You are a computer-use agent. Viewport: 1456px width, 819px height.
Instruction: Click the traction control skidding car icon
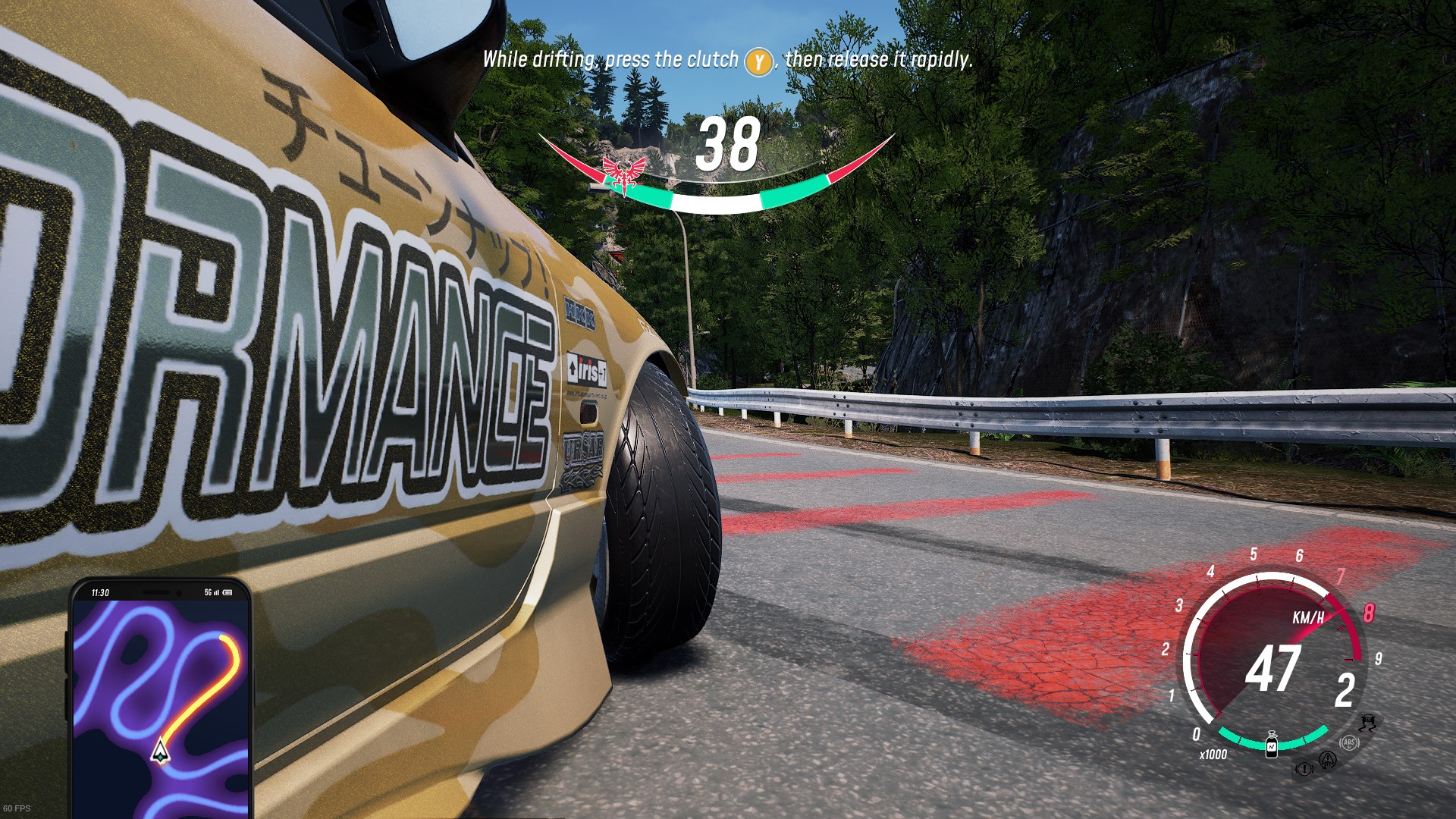(x=1369, y=722)
